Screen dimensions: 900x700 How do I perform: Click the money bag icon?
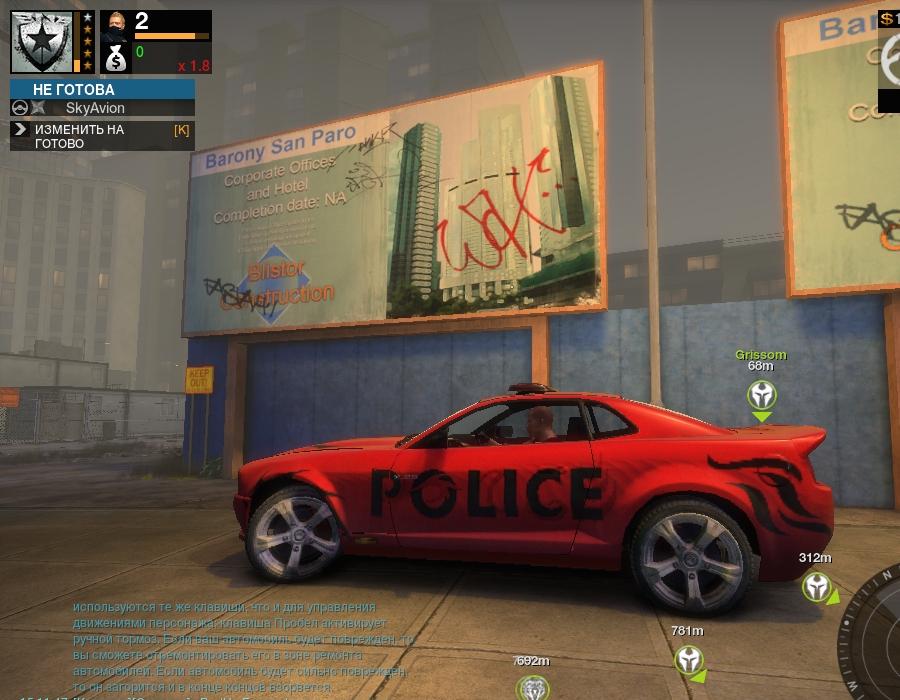pos(116,60)
